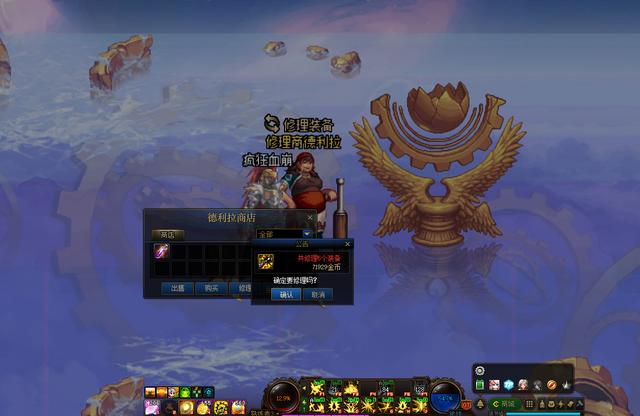Close the 公告 notice dialog

point(347,243)
